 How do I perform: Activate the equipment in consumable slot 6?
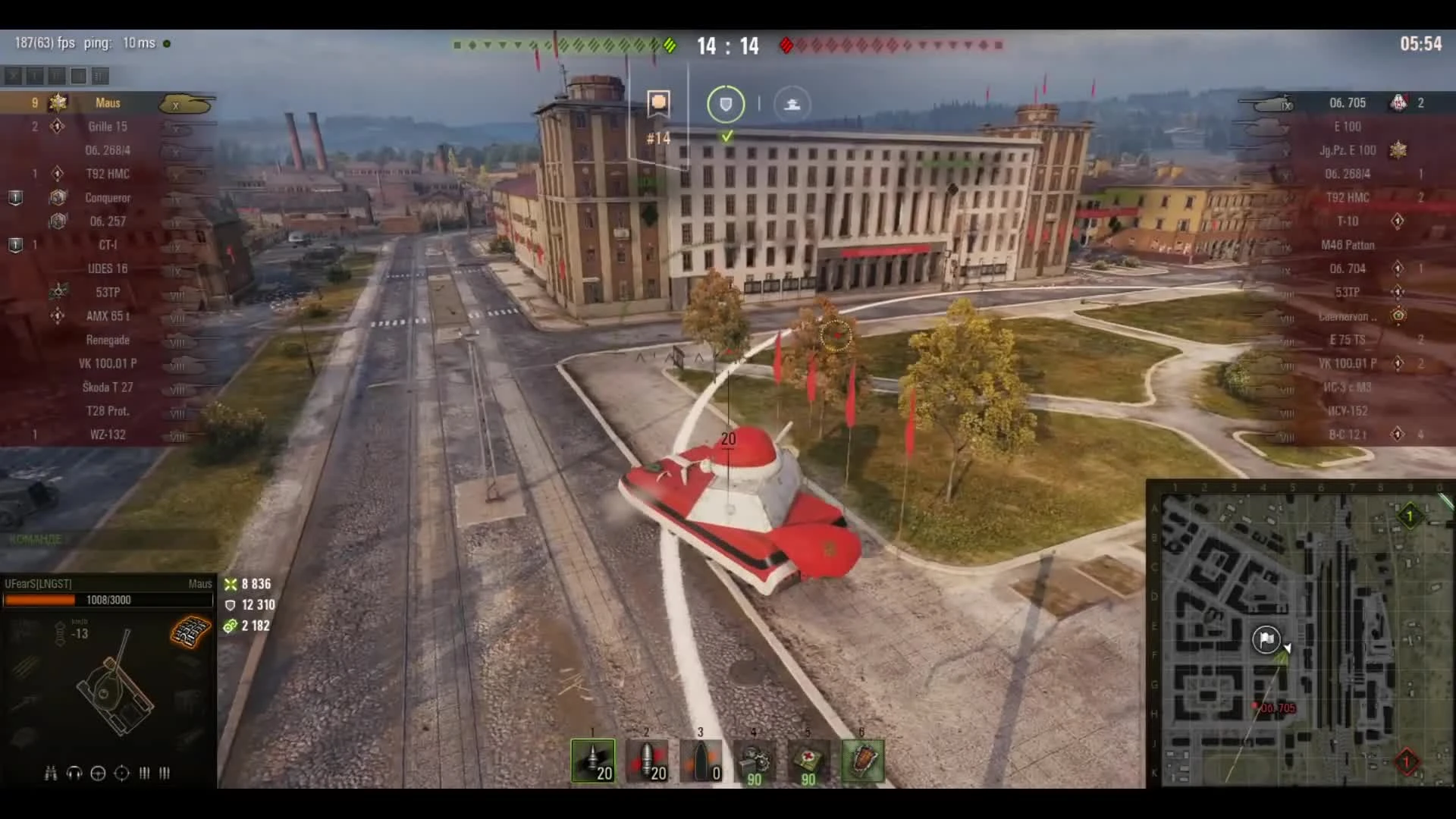coord(861,761)
